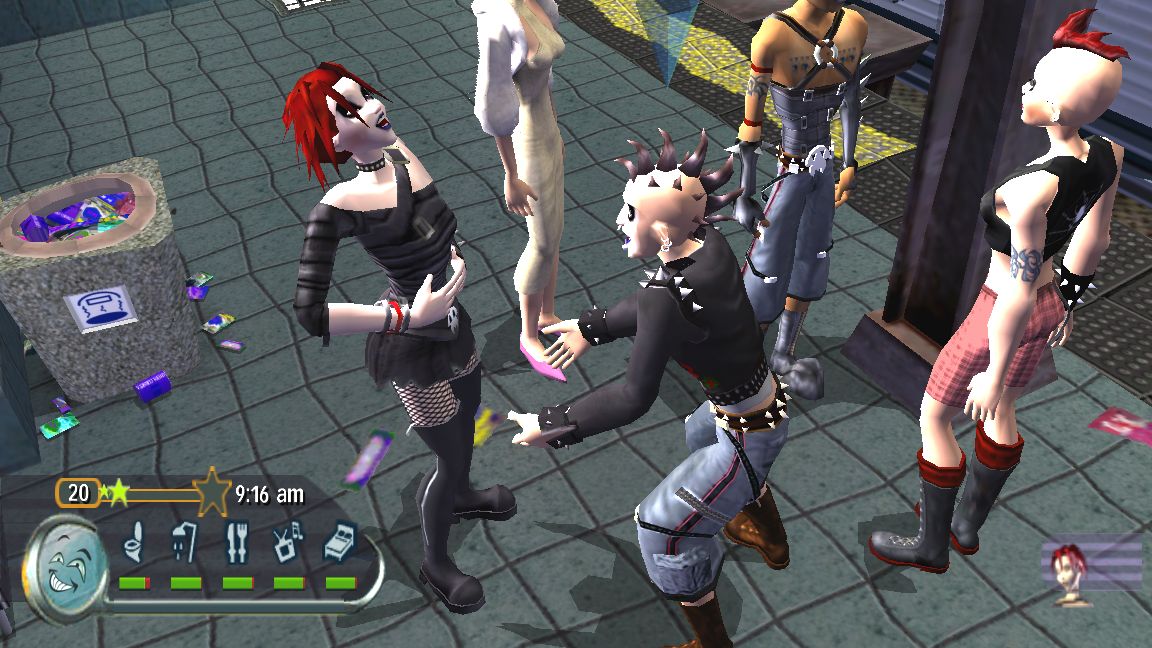This screenshot has height=648, width=1152.
Task: Select the bed sleep need icon
Action: [x=340, y=544]
